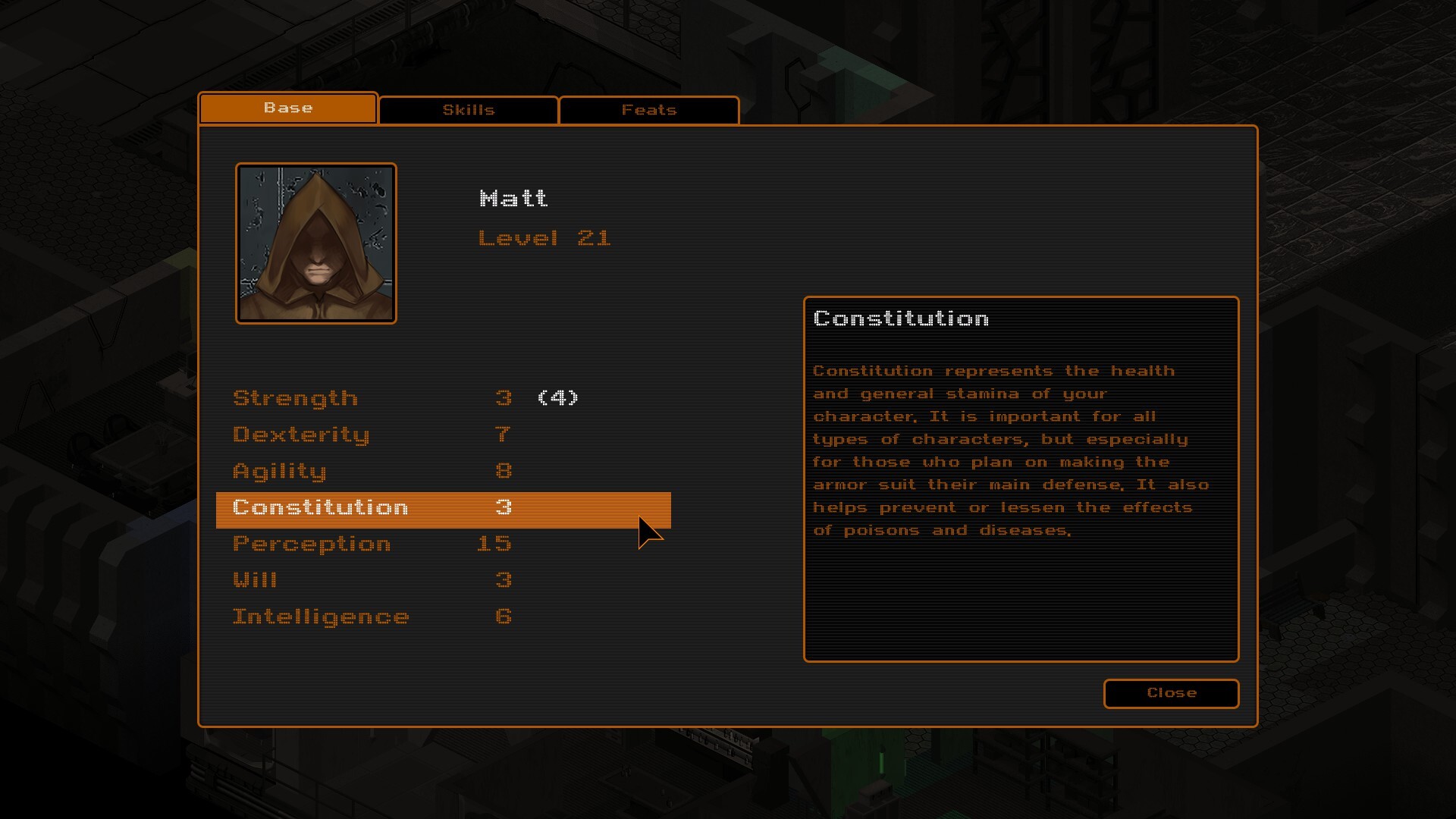Click the Constitution description heading
The width and height of the screenshot is (1456, 819).
(x=900, y=318)
